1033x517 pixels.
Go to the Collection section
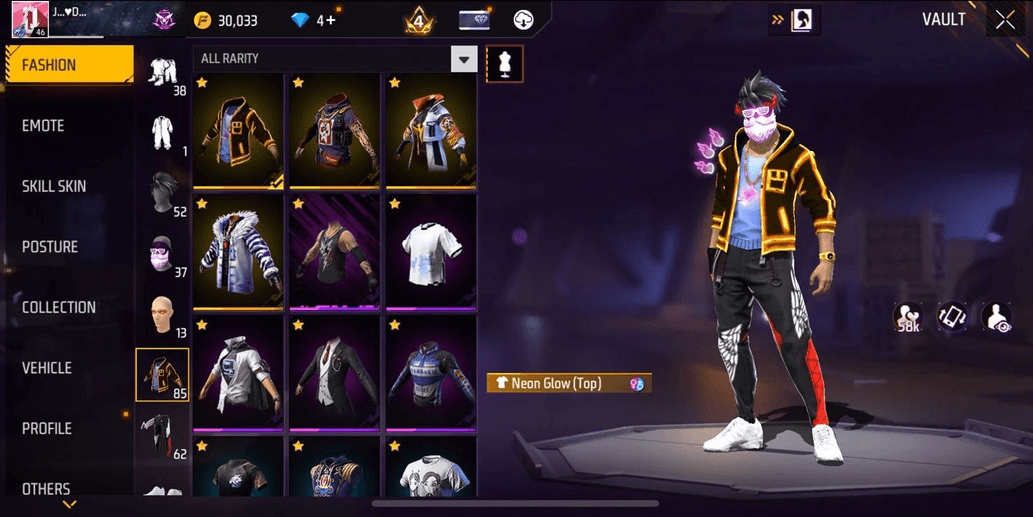pos(68,307)
